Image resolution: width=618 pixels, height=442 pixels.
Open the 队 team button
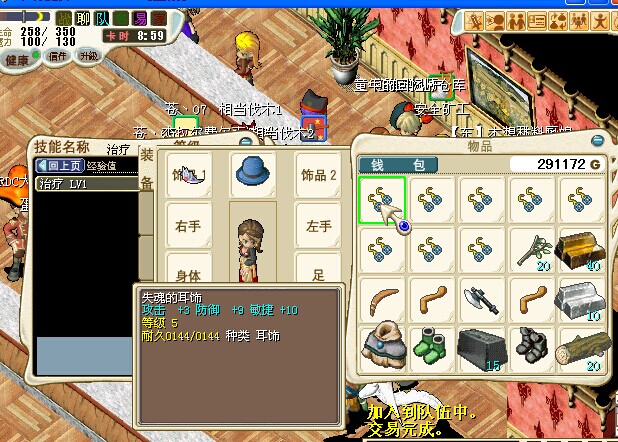coord(104,18)
